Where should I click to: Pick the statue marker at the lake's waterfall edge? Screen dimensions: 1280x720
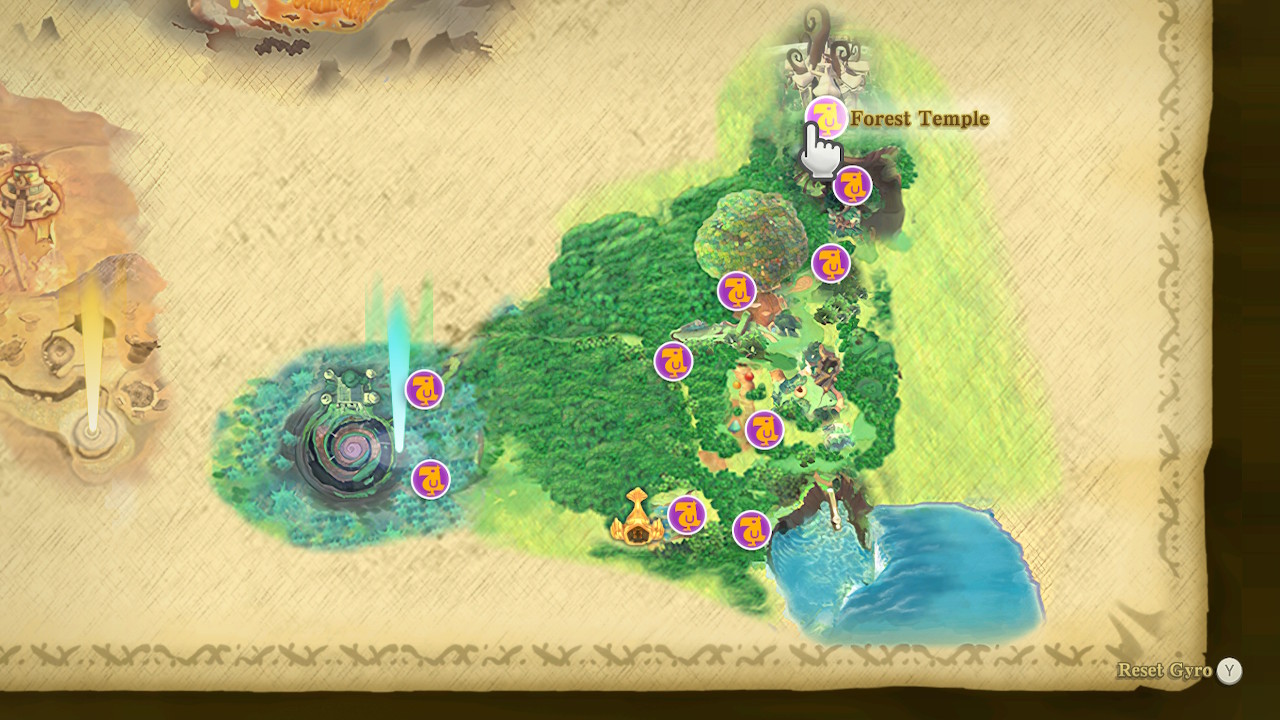pos(752,530)
